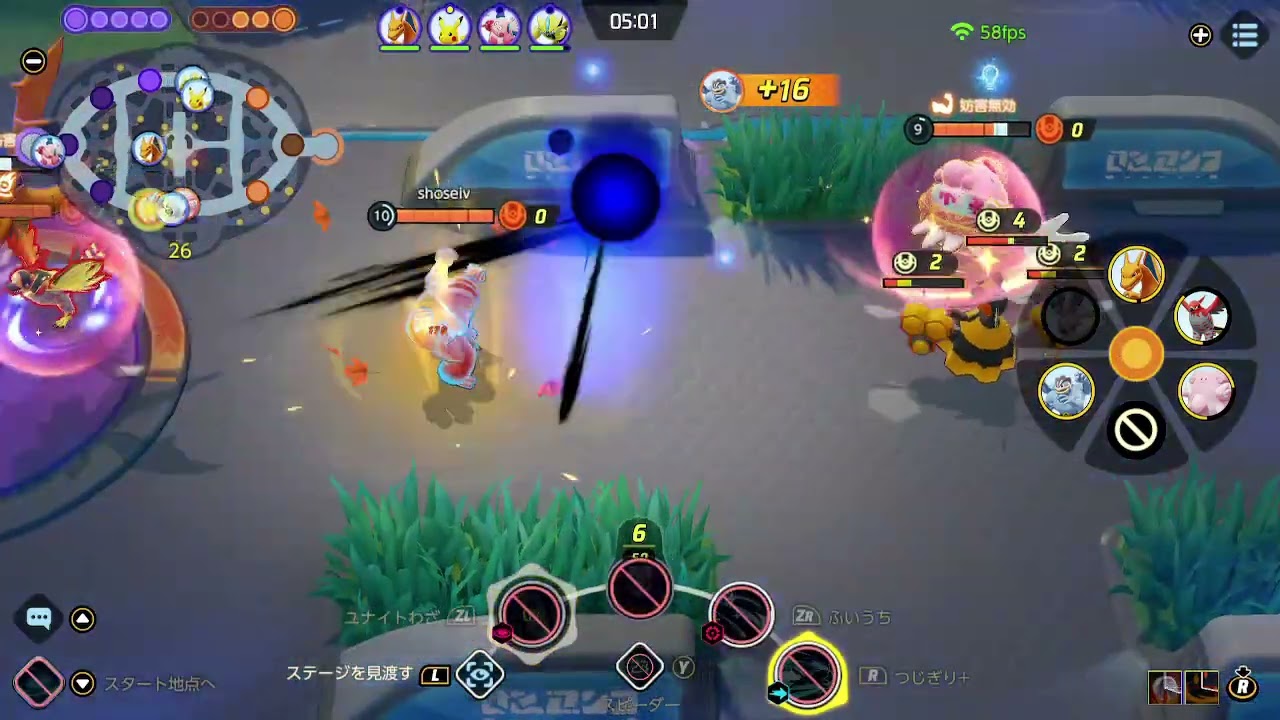This screenshot has height=720, width=1280.
Task: Open the menu list in the top-right corner
Action: click(1243, 33)
